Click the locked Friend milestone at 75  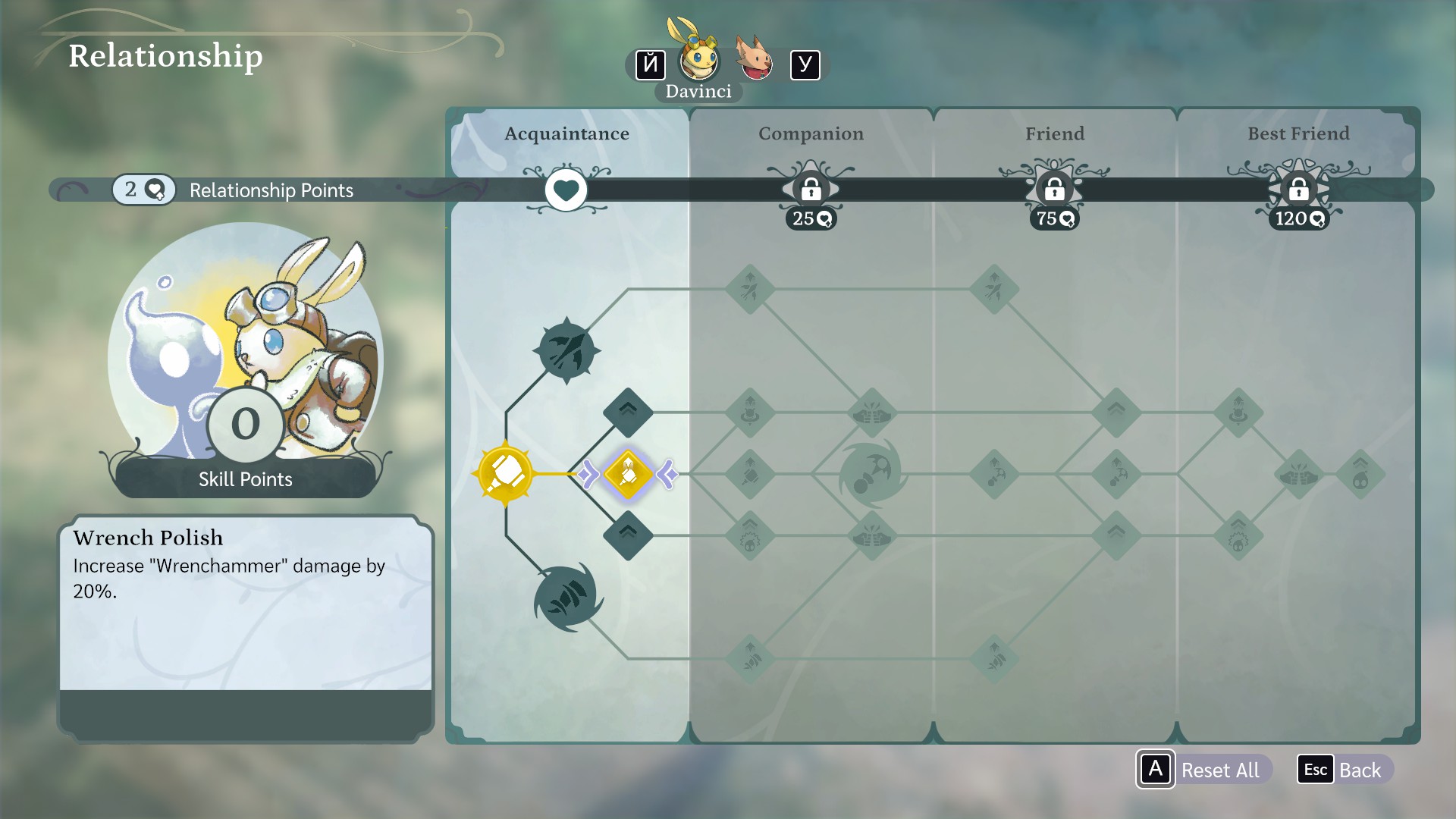point(1054,190)
